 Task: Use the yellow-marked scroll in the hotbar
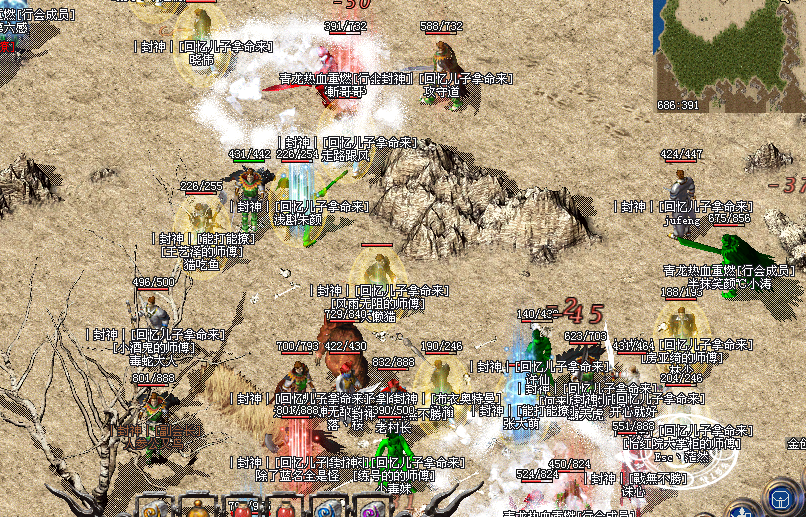pyautogui.click(x=152, y=508)
